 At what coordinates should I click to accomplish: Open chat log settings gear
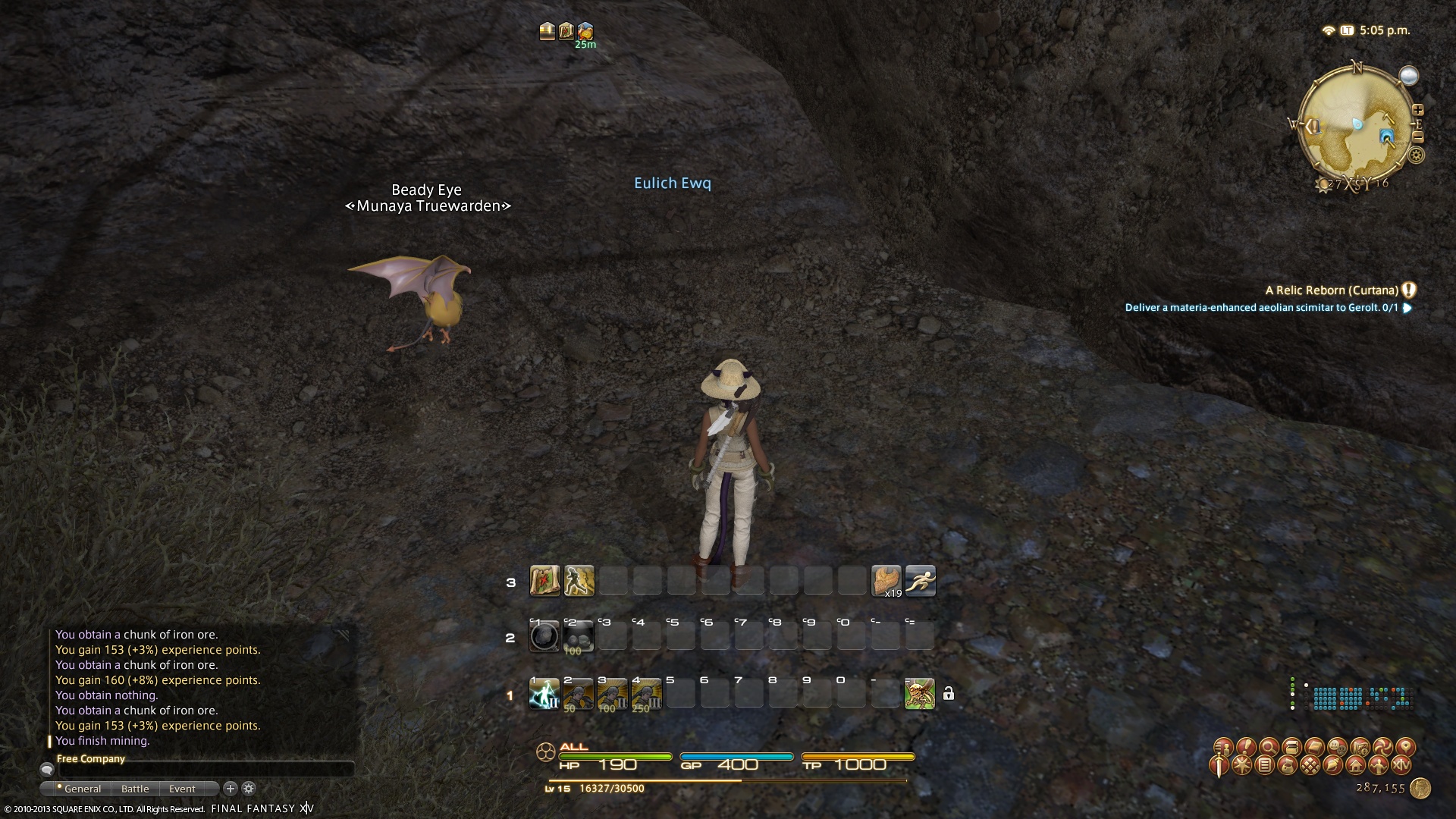point(248,789)
